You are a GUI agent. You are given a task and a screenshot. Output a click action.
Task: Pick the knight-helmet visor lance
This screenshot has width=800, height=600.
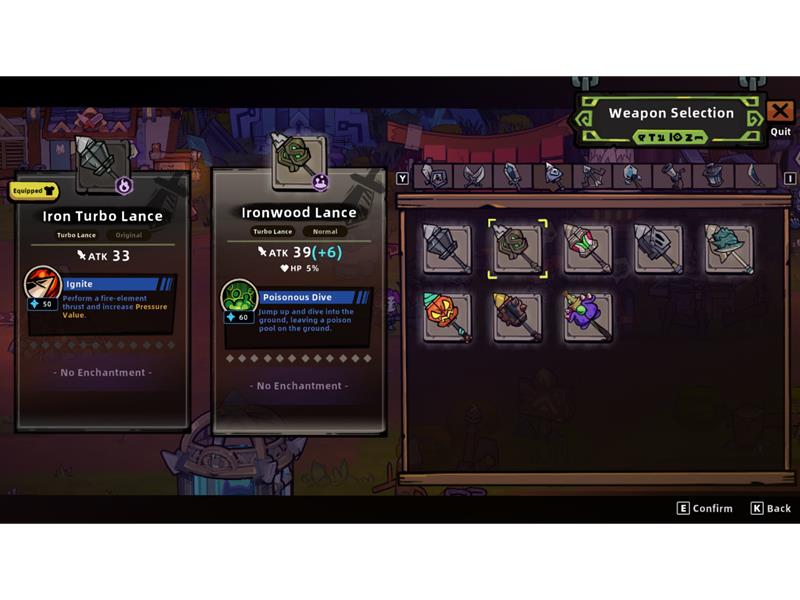pos(658,248)
